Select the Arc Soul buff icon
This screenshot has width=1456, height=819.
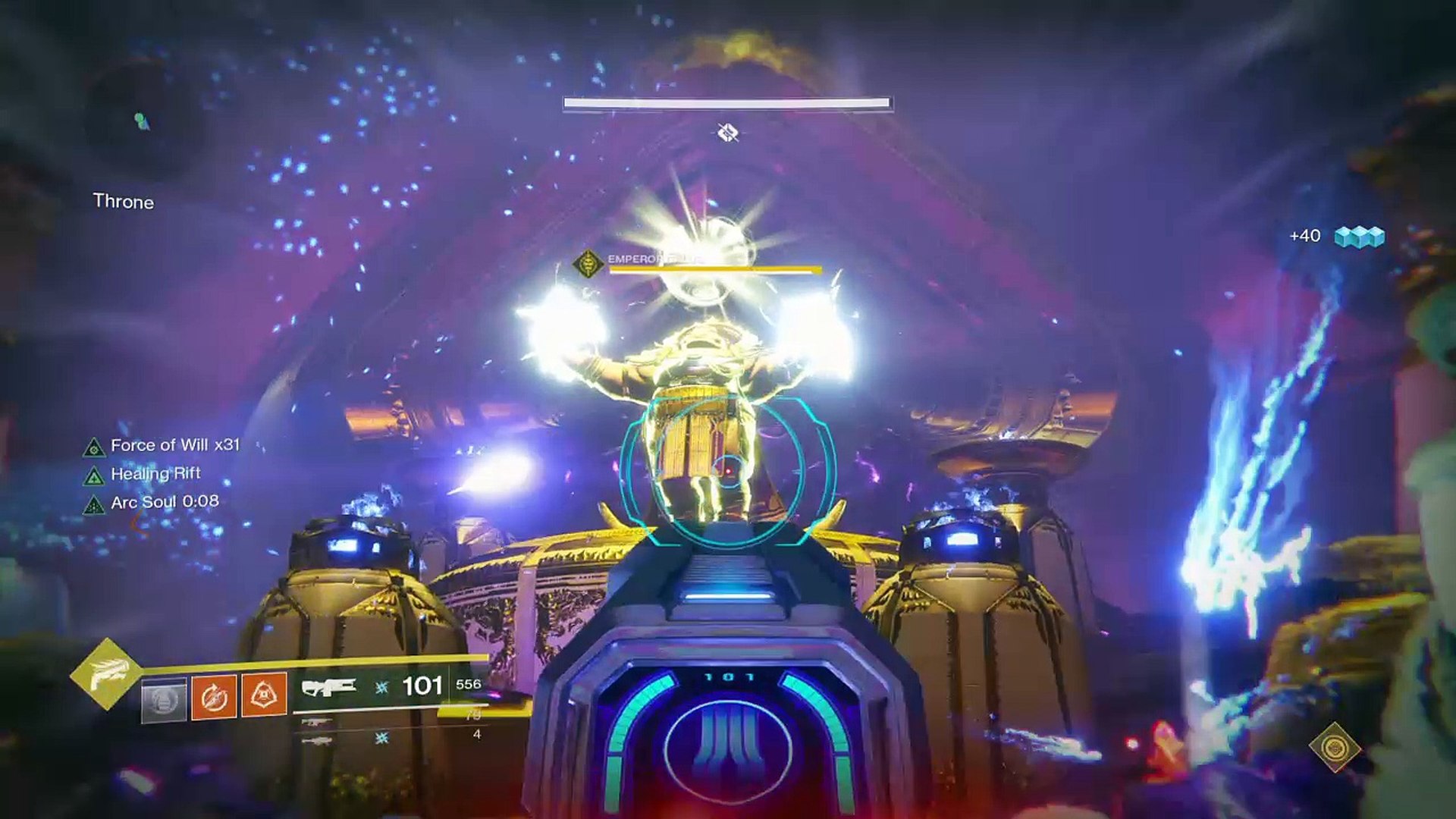(x=93, y=504)
